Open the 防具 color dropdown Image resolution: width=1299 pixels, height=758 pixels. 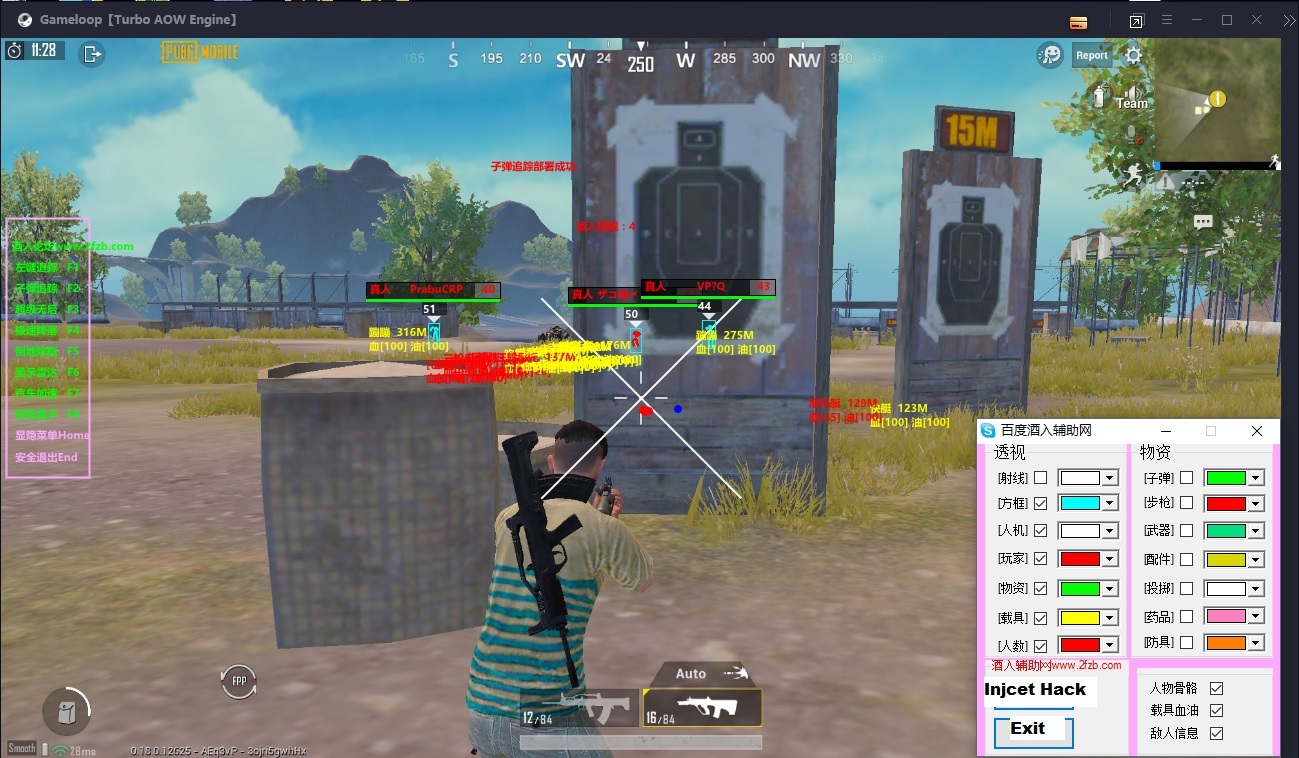click(1256, 643)
